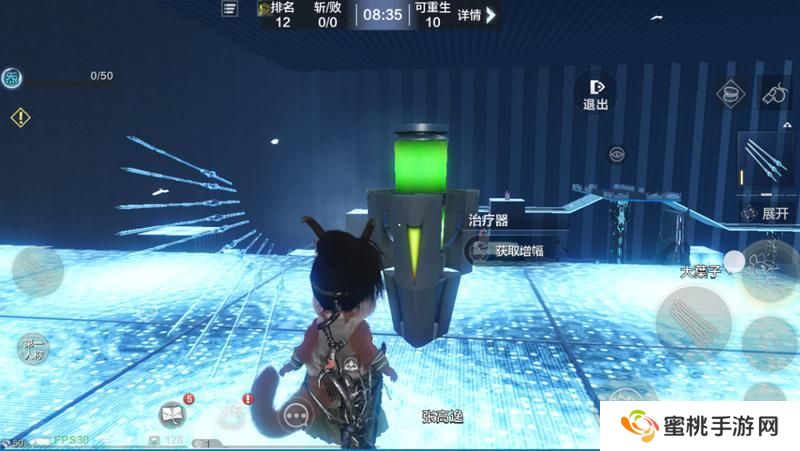Use the whistle icon
The width and height of the screenshot is (800, 451).
coord(773,93)
